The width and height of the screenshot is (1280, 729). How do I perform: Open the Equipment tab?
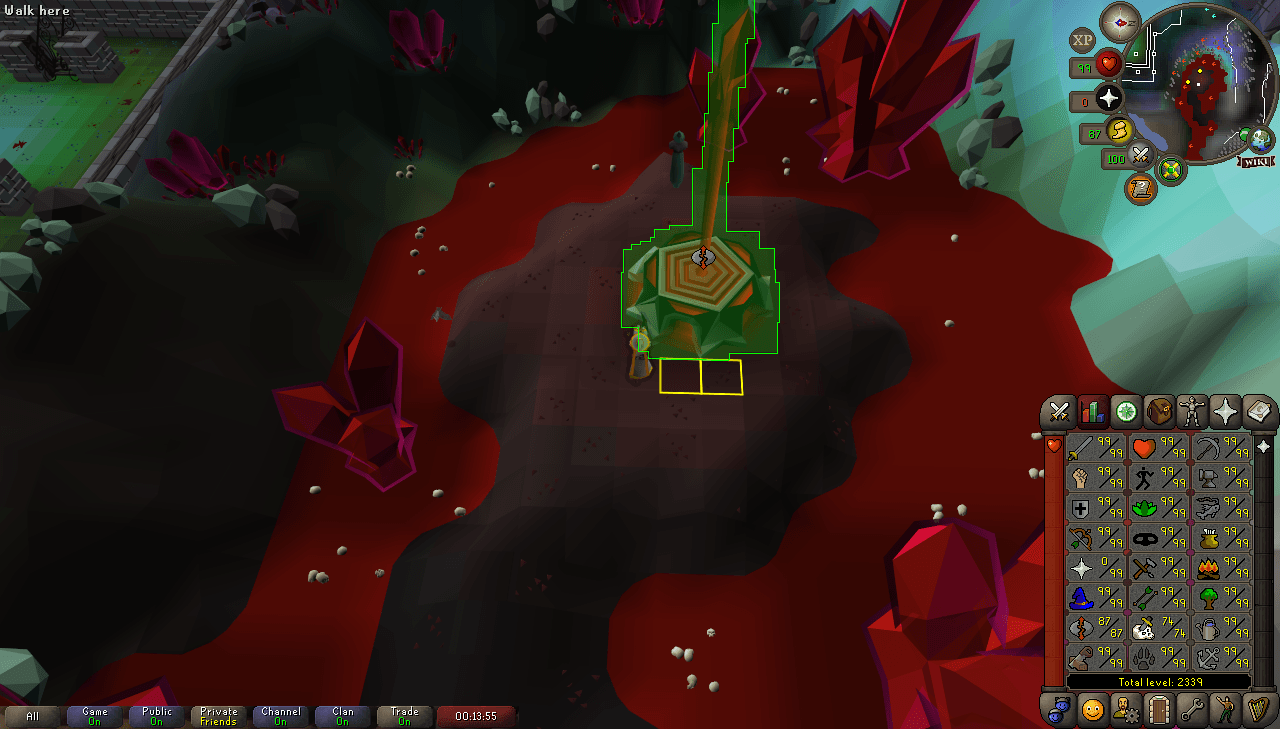pyautogui.click(x=1191, y=412)
